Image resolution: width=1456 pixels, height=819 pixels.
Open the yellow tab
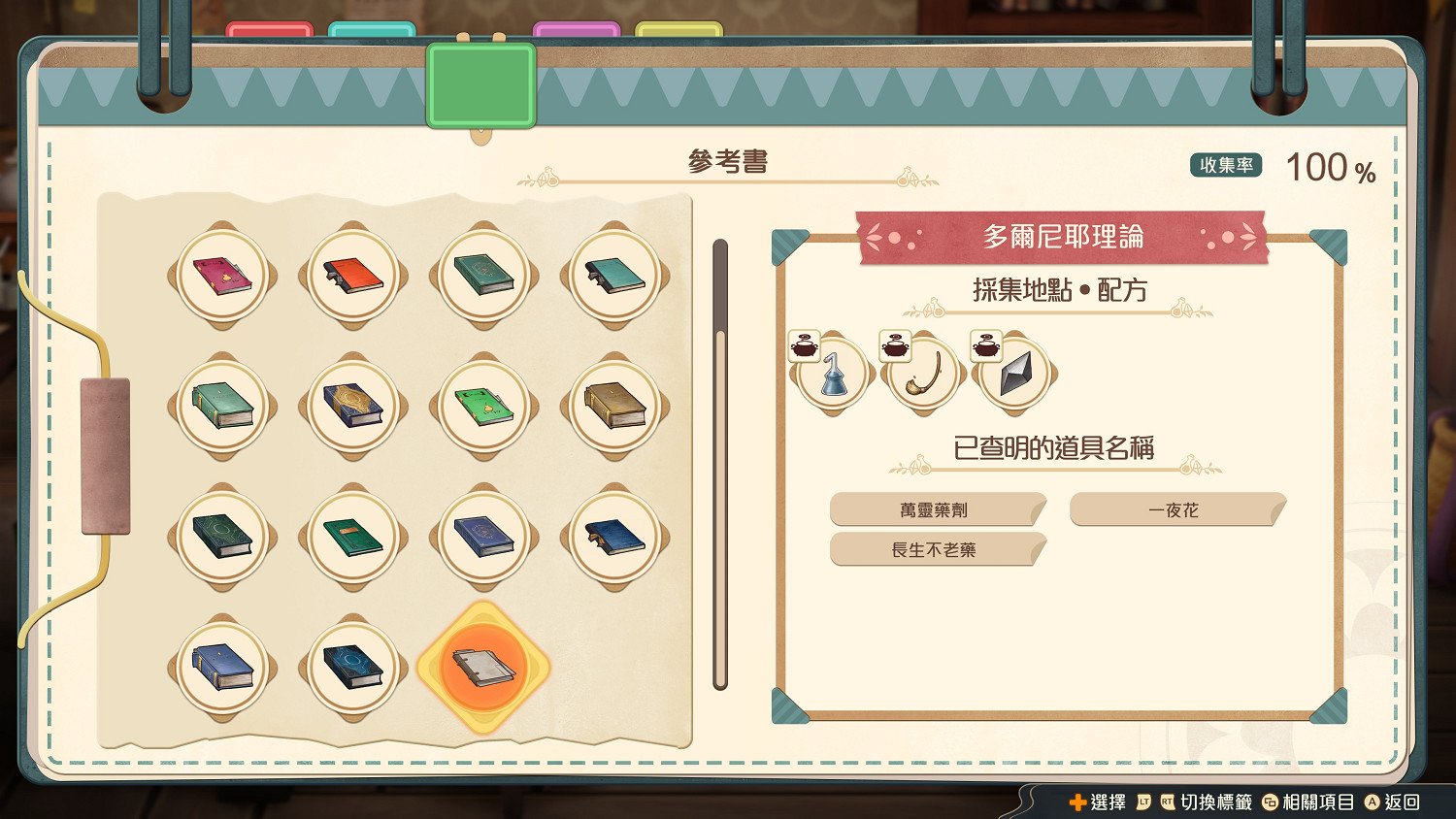(678, 27)
